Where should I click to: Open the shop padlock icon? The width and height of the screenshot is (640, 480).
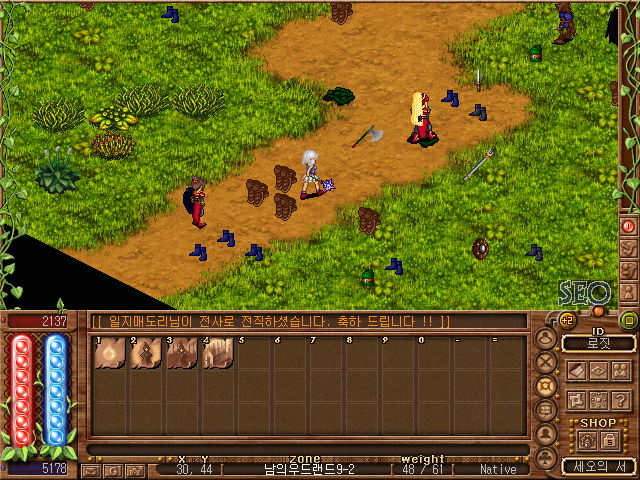(607, 440)
